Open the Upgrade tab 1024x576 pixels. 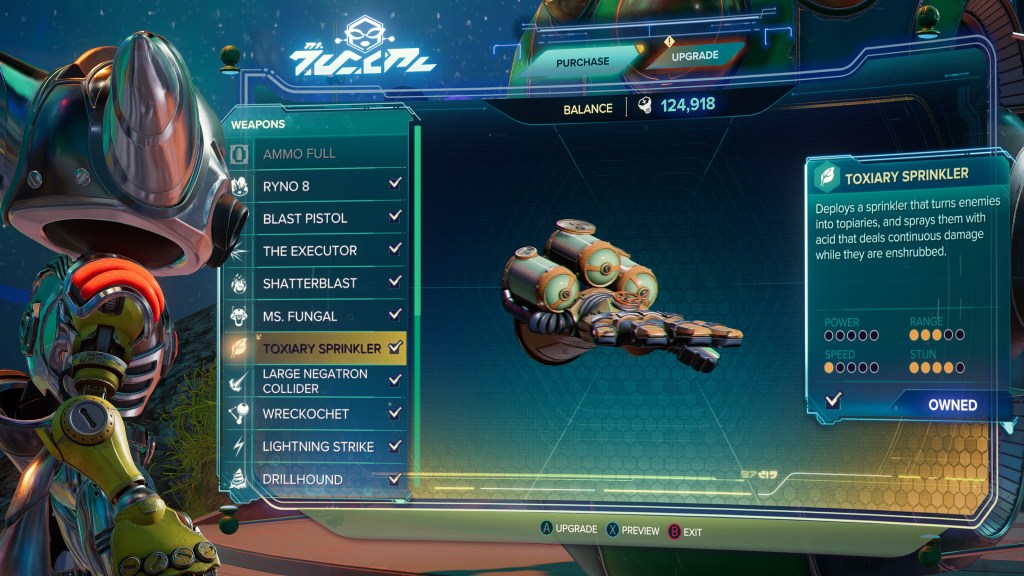tap(694, 57)
